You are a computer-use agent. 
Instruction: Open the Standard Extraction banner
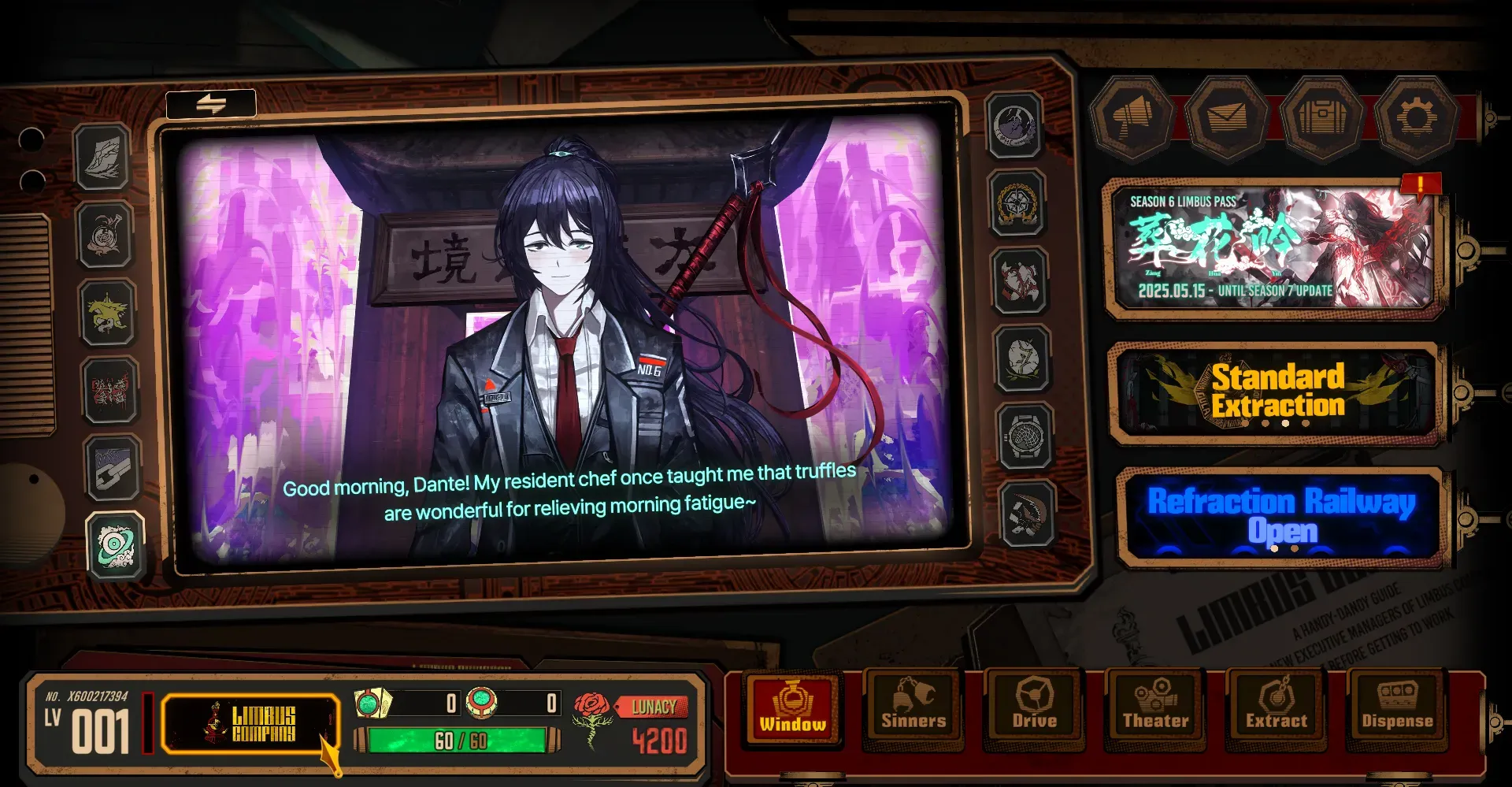1277,392
